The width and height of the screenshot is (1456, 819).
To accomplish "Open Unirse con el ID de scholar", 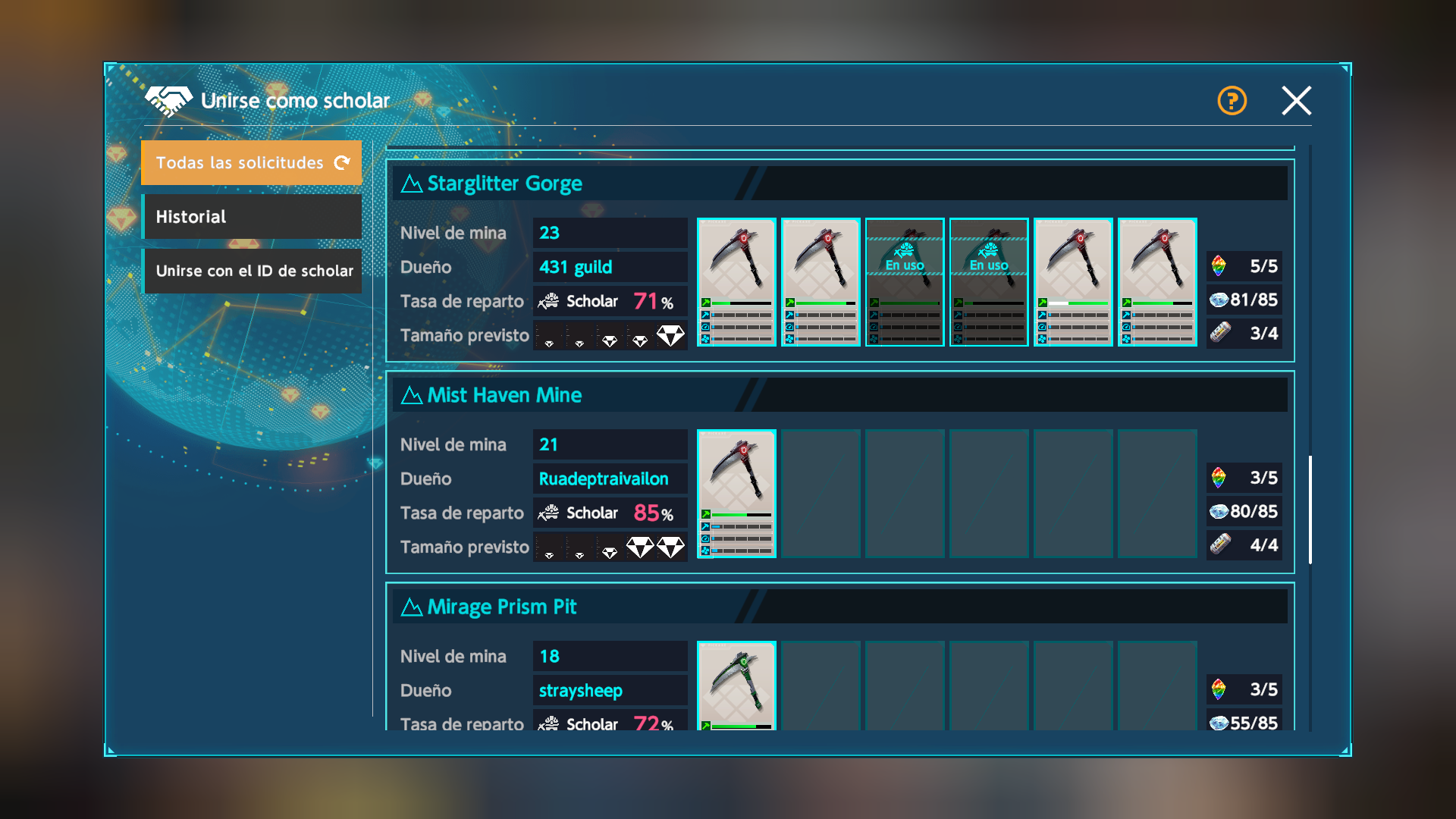I will coord(252,271).
